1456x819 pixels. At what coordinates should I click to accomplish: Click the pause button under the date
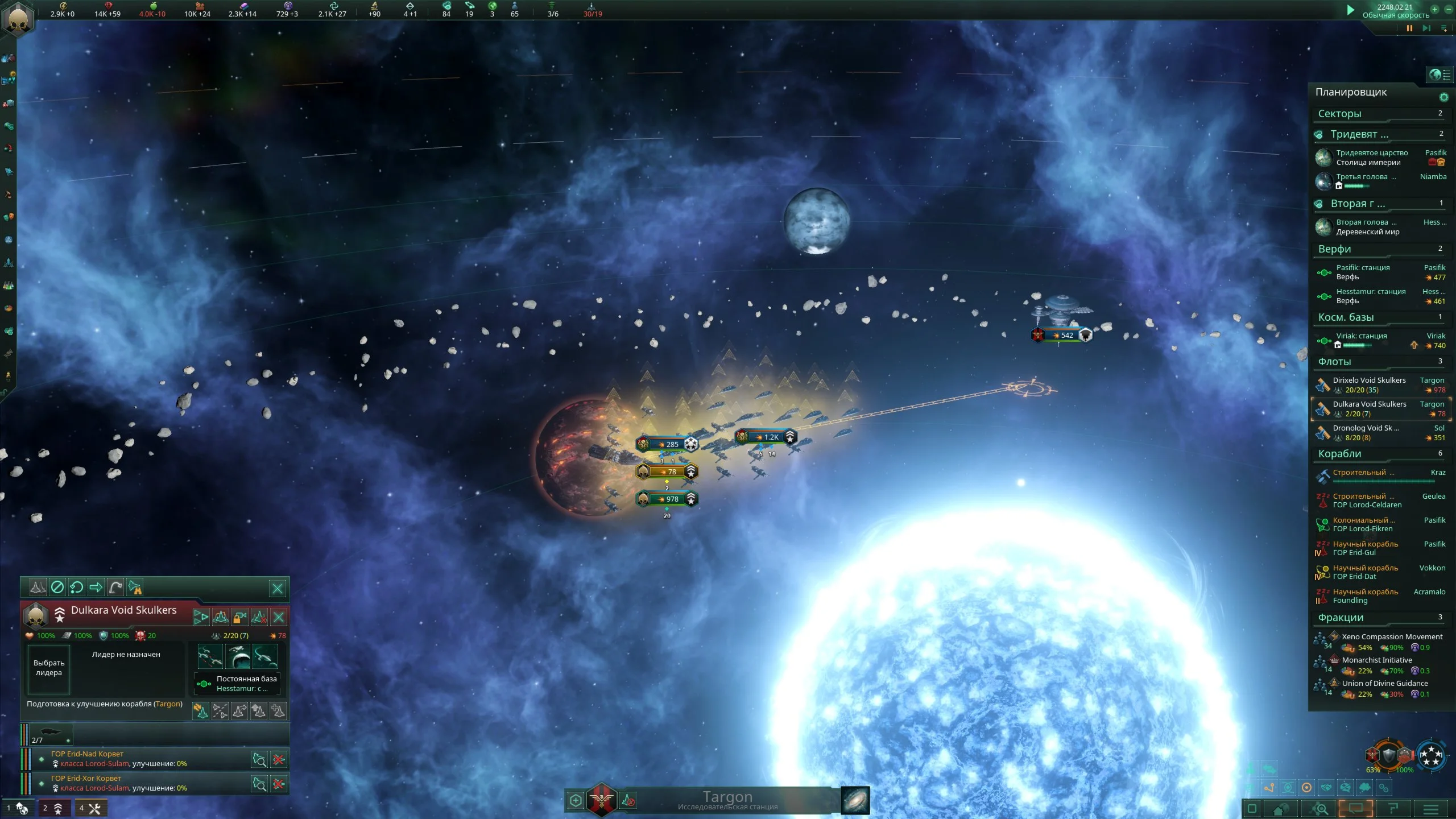(1409, 28)
